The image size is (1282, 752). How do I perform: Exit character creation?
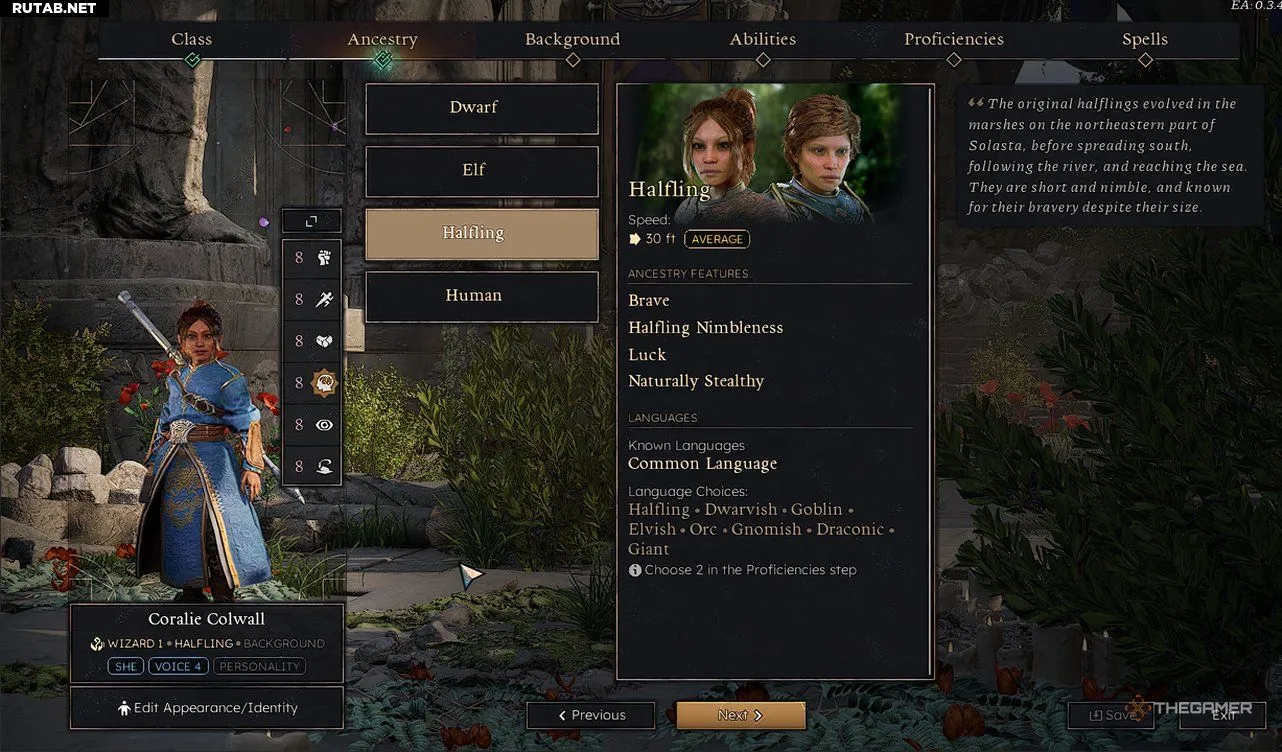pos(1223,715)
